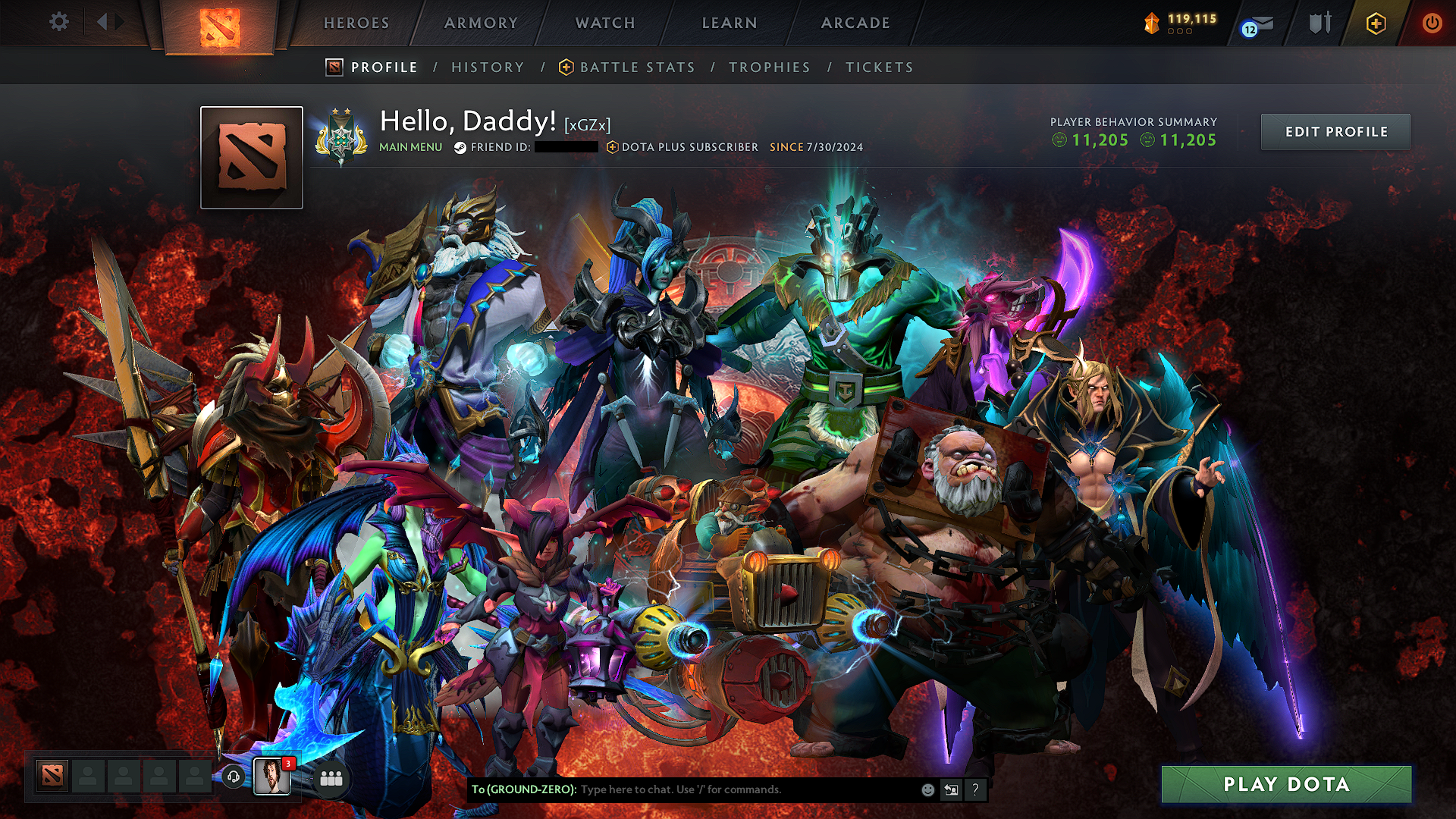Switch to the BATTLE STATS tab
Image resolution: width=1456 pixels, height=819 pixels.
tap(635, 67)
